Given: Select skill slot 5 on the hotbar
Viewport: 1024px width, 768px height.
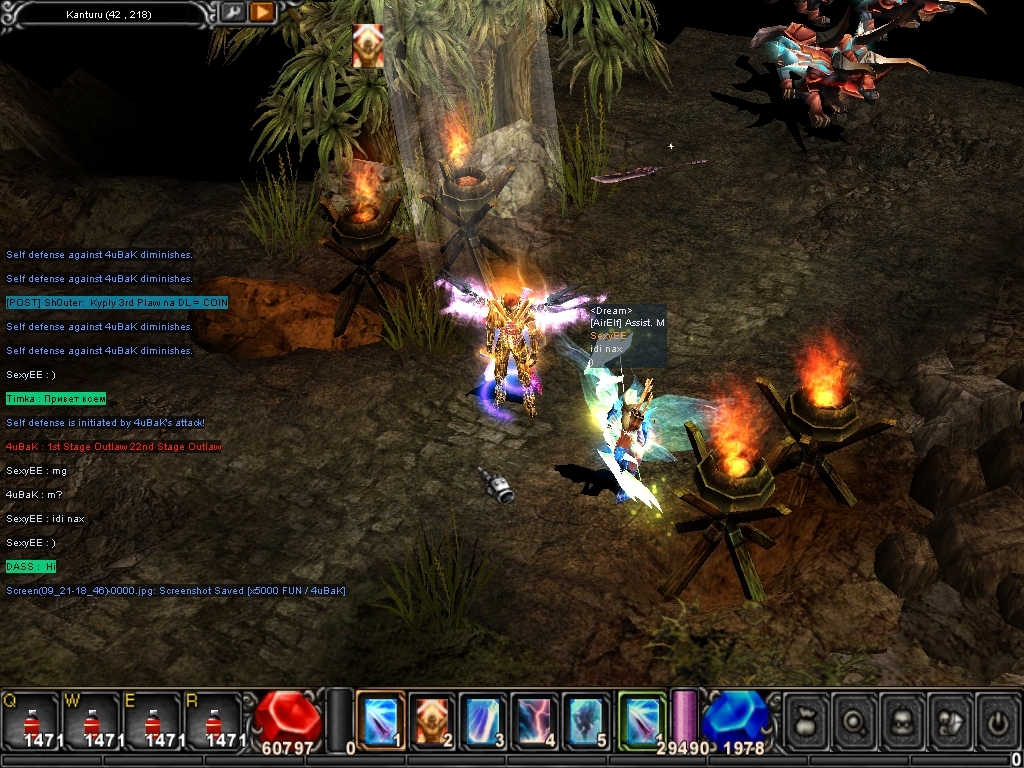Looking at the screenshot, I should [588, 720].
